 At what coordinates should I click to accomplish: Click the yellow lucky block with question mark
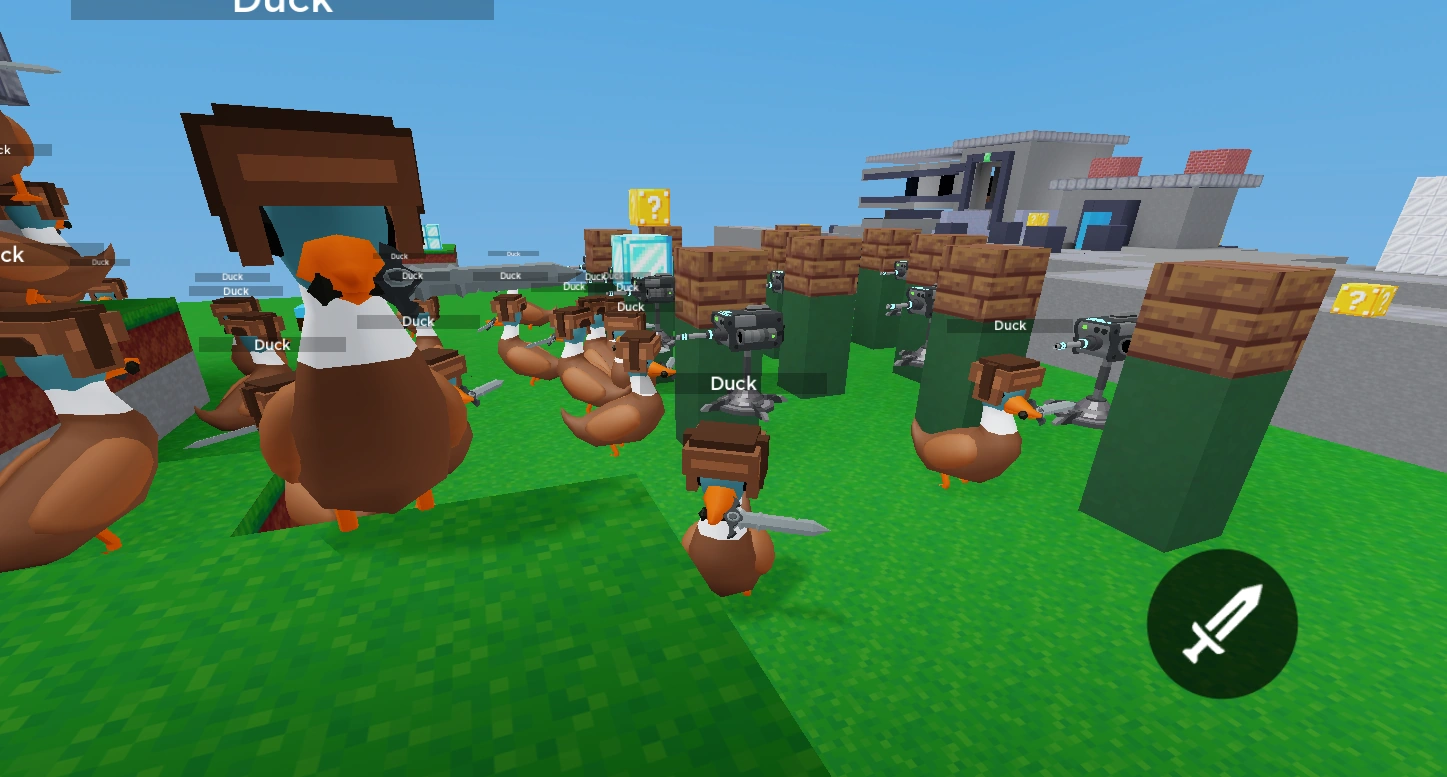[x=651, y=206]
